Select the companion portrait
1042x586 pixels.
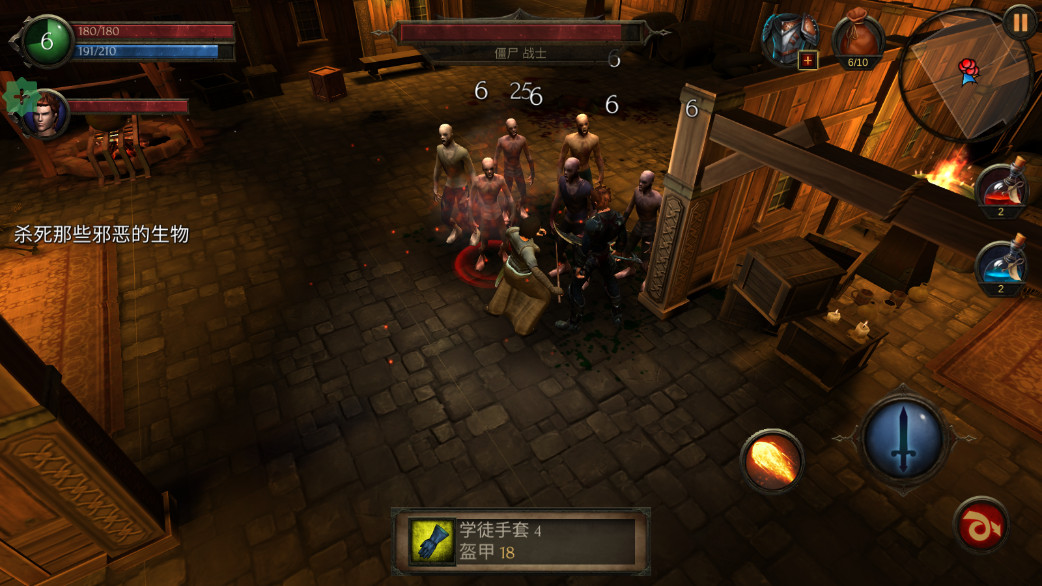pos(44,113)
